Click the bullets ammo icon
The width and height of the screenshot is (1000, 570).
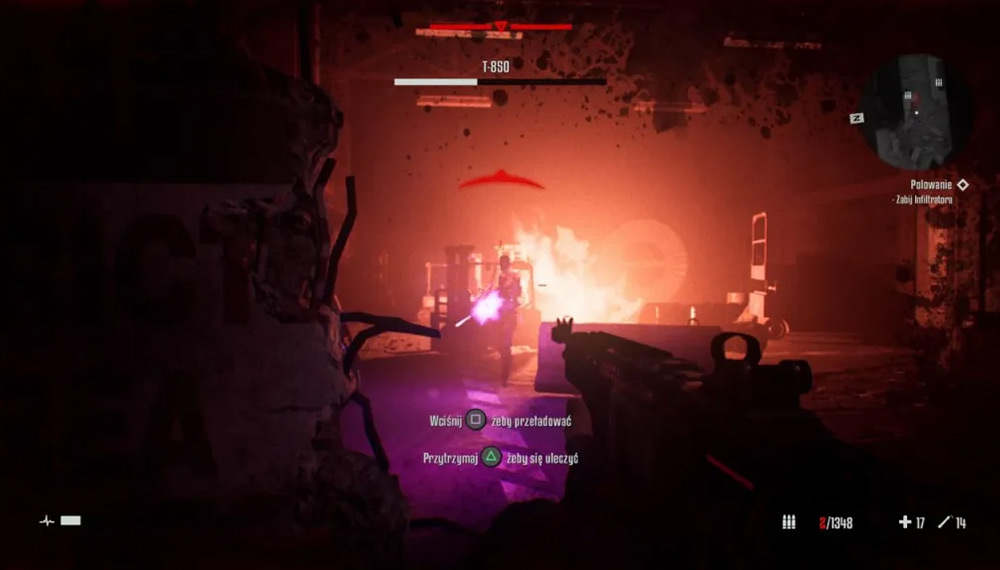tap(788, 522)
